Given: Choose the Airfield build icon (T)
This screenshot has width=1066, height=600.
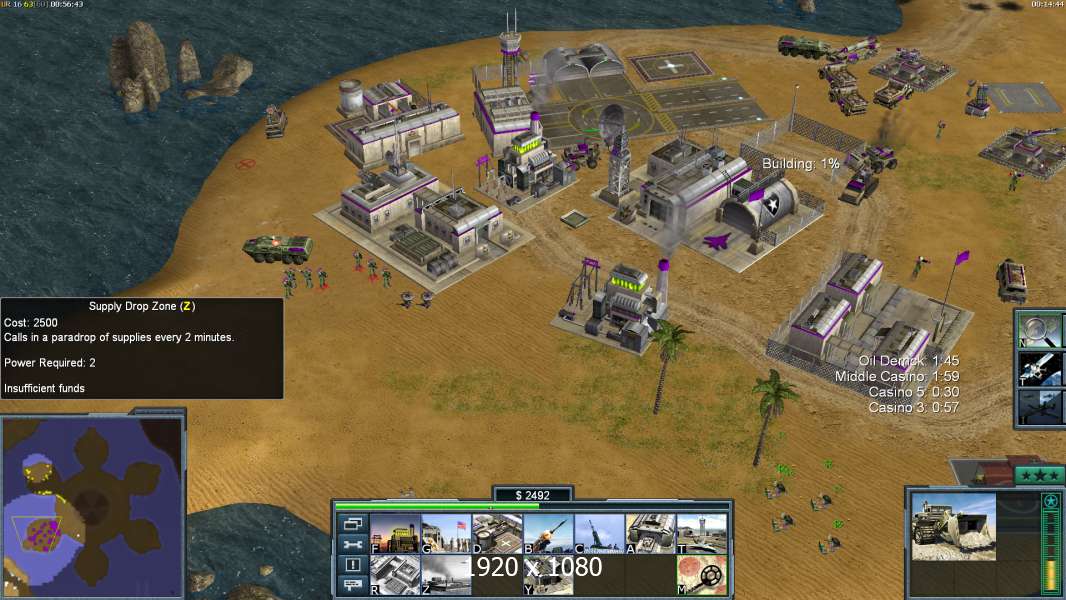Looking at the screenshot, I should point(701,533).
